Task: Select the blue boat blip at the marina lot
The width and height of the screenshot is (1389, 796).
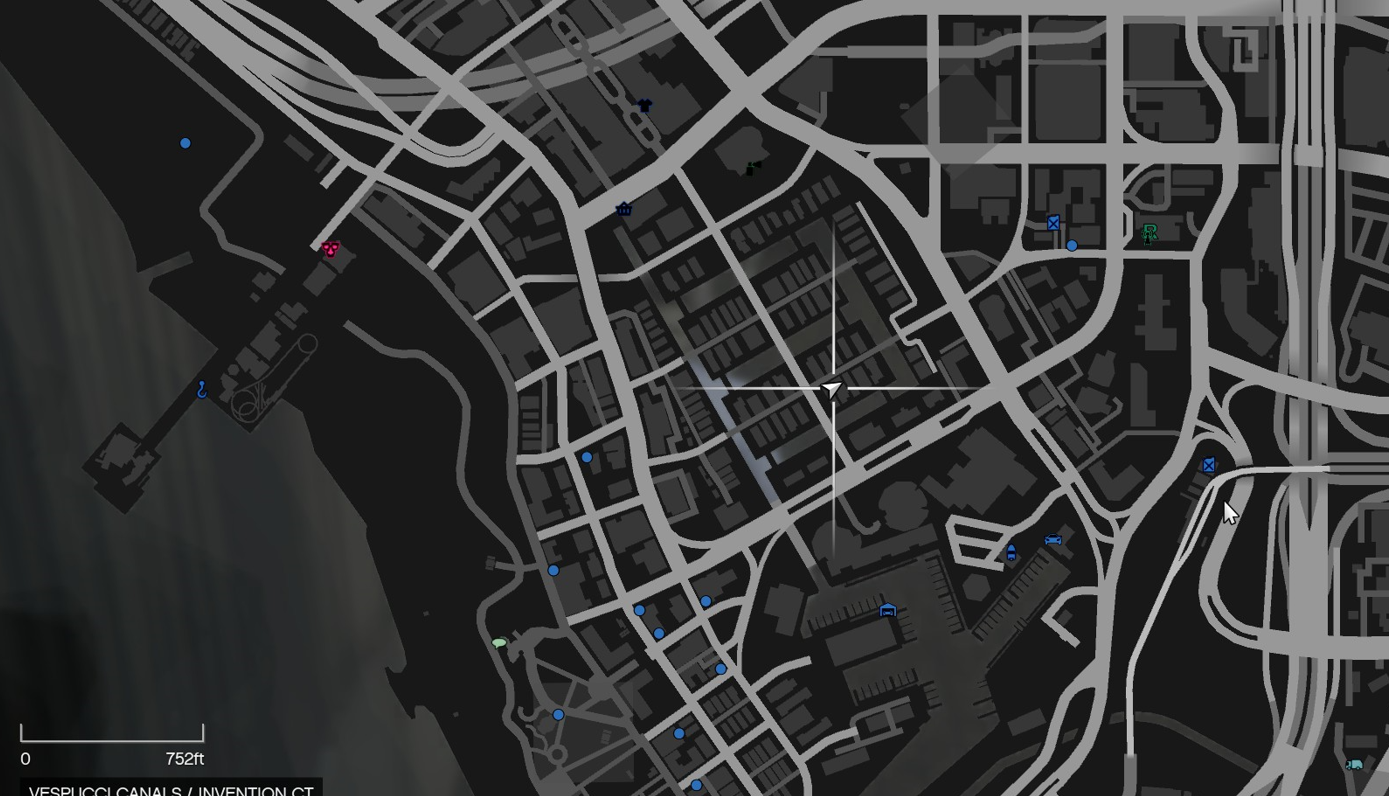Action: (x=1011, y=553)
